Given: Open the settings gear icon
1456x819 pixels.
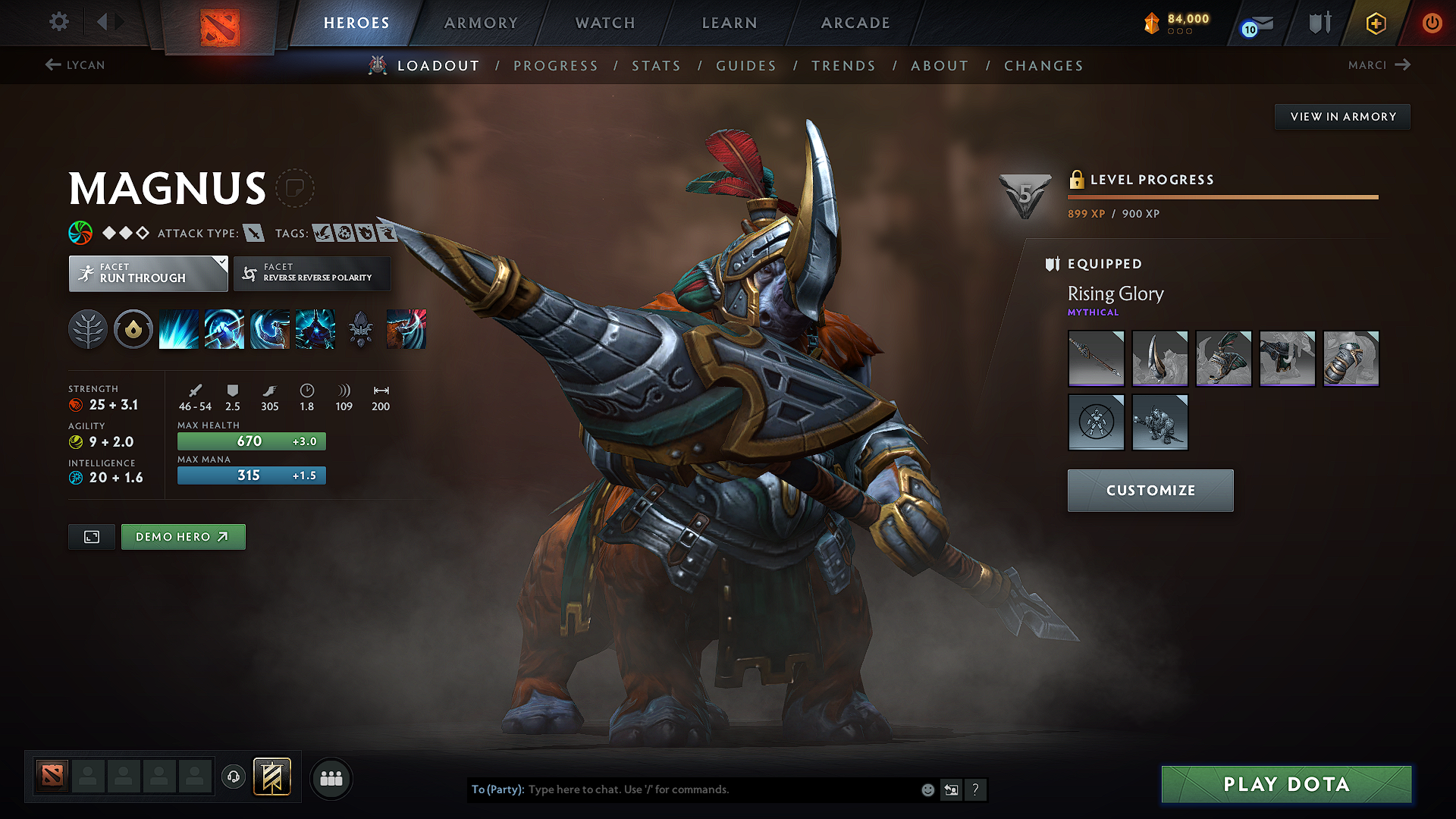Looking at the screenshot, I should click(58, 22).
